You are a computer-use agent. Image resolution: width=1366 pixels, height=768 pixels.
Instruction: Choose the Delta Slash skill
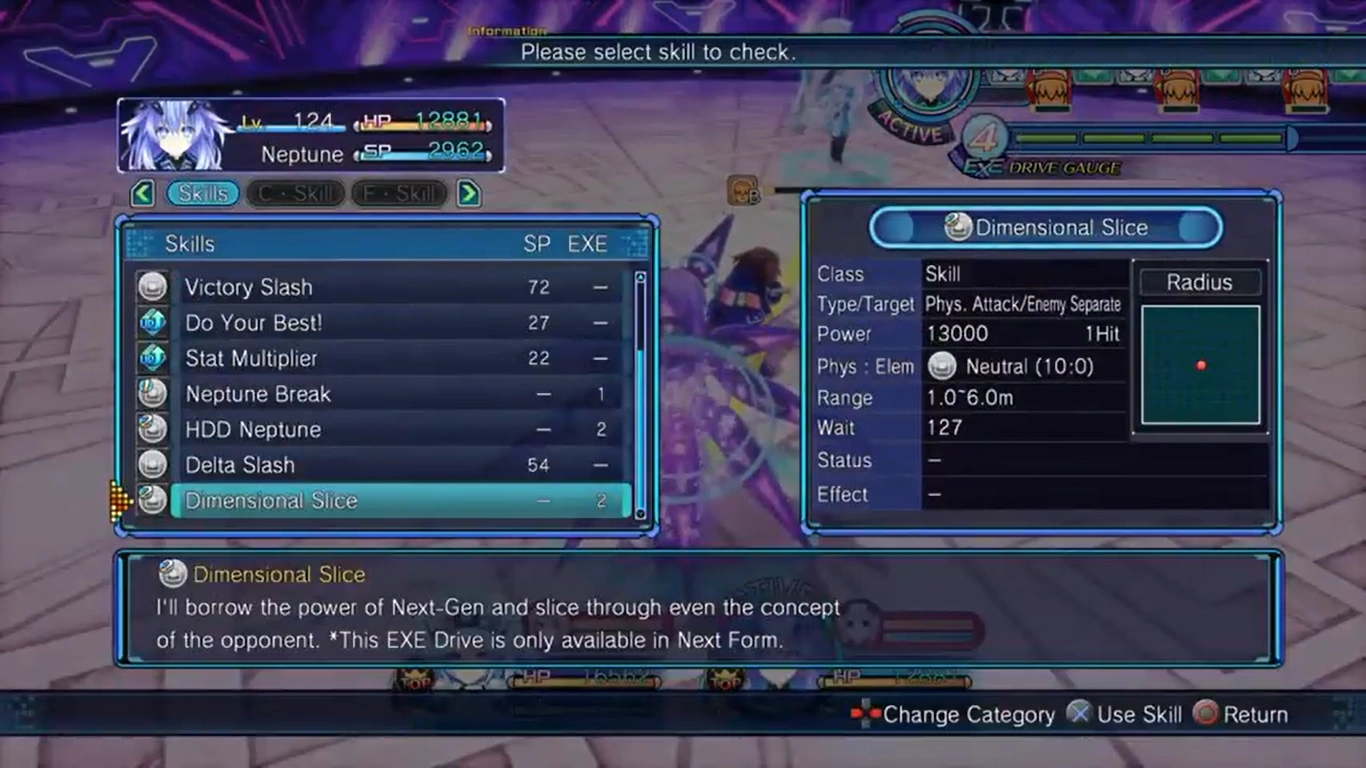click(x=380, y=465)
